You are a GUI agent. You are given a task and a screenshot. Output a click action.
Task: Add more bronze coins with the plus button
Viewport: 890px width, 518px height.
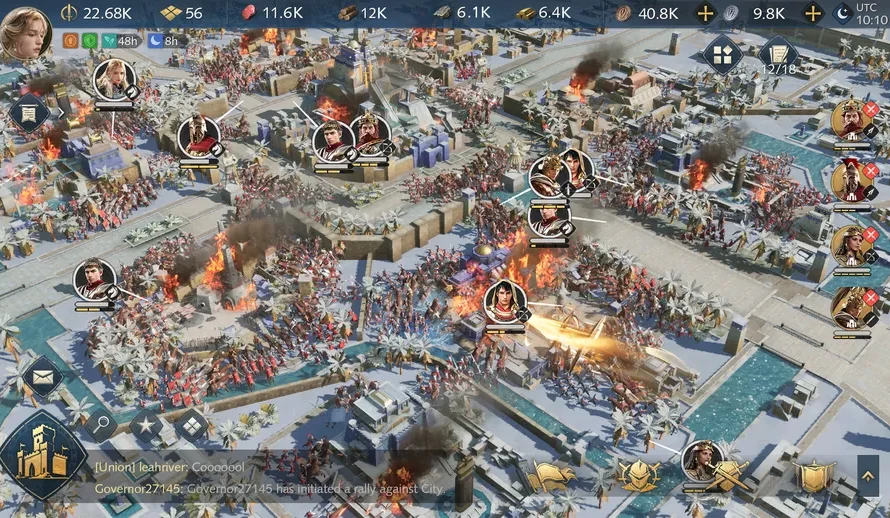706,13
